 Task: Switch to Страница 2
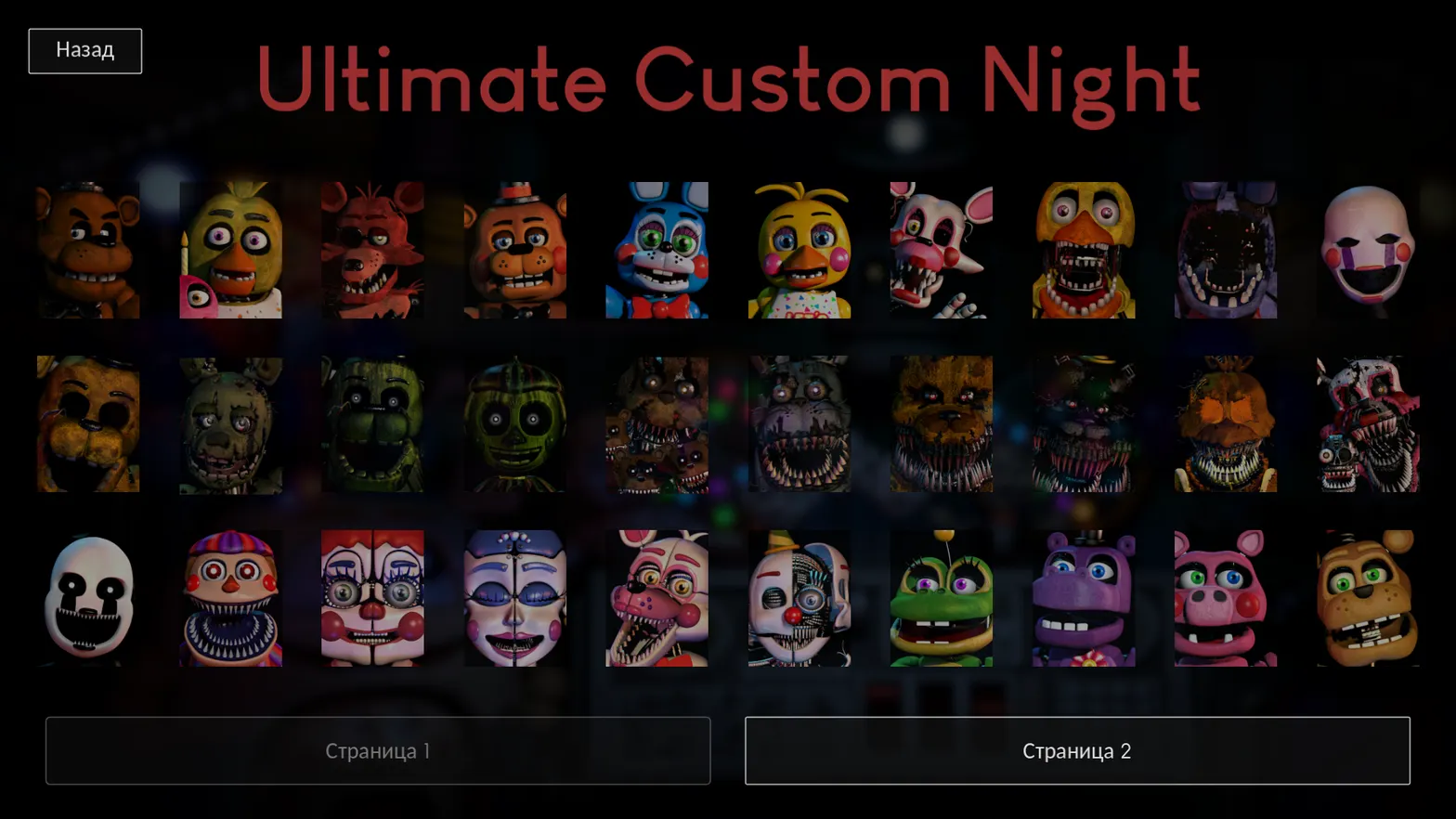[1076, 752]
